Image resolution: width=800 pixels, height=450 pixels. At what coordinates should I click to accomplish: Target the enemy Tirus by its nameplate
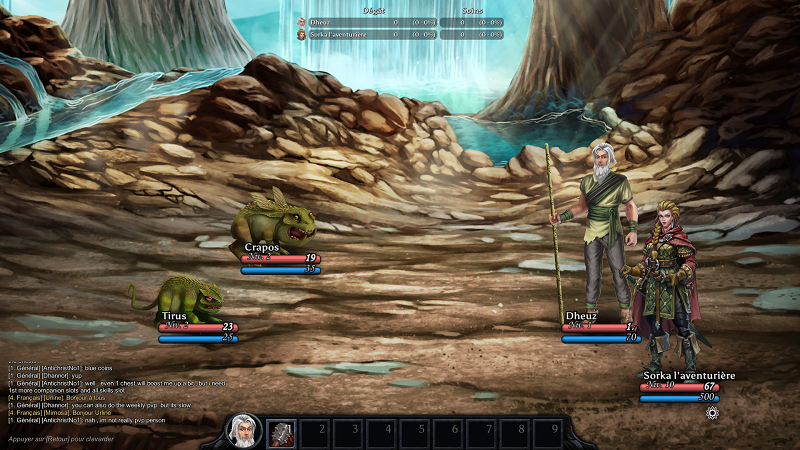pos(174,316)
